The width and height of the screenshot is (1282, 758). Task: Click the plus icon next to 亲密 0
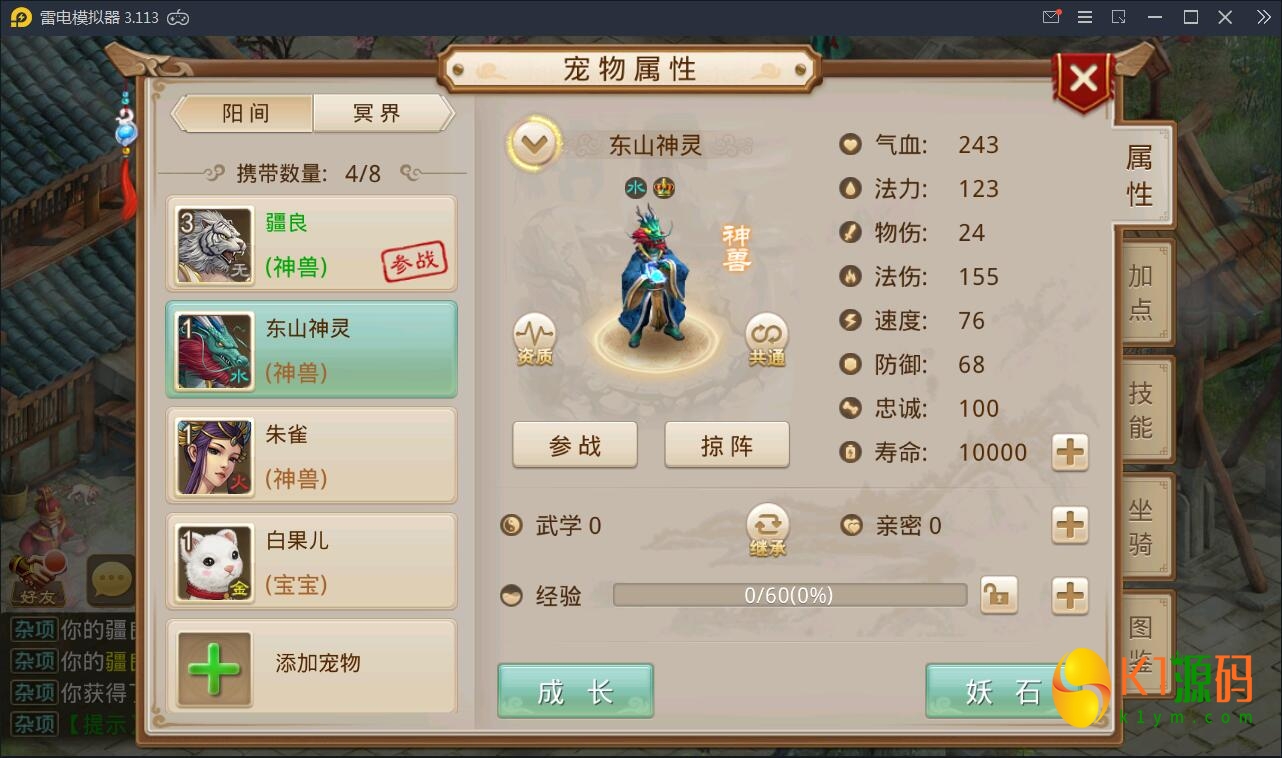pyautogui.click(x=1069, y=525)
